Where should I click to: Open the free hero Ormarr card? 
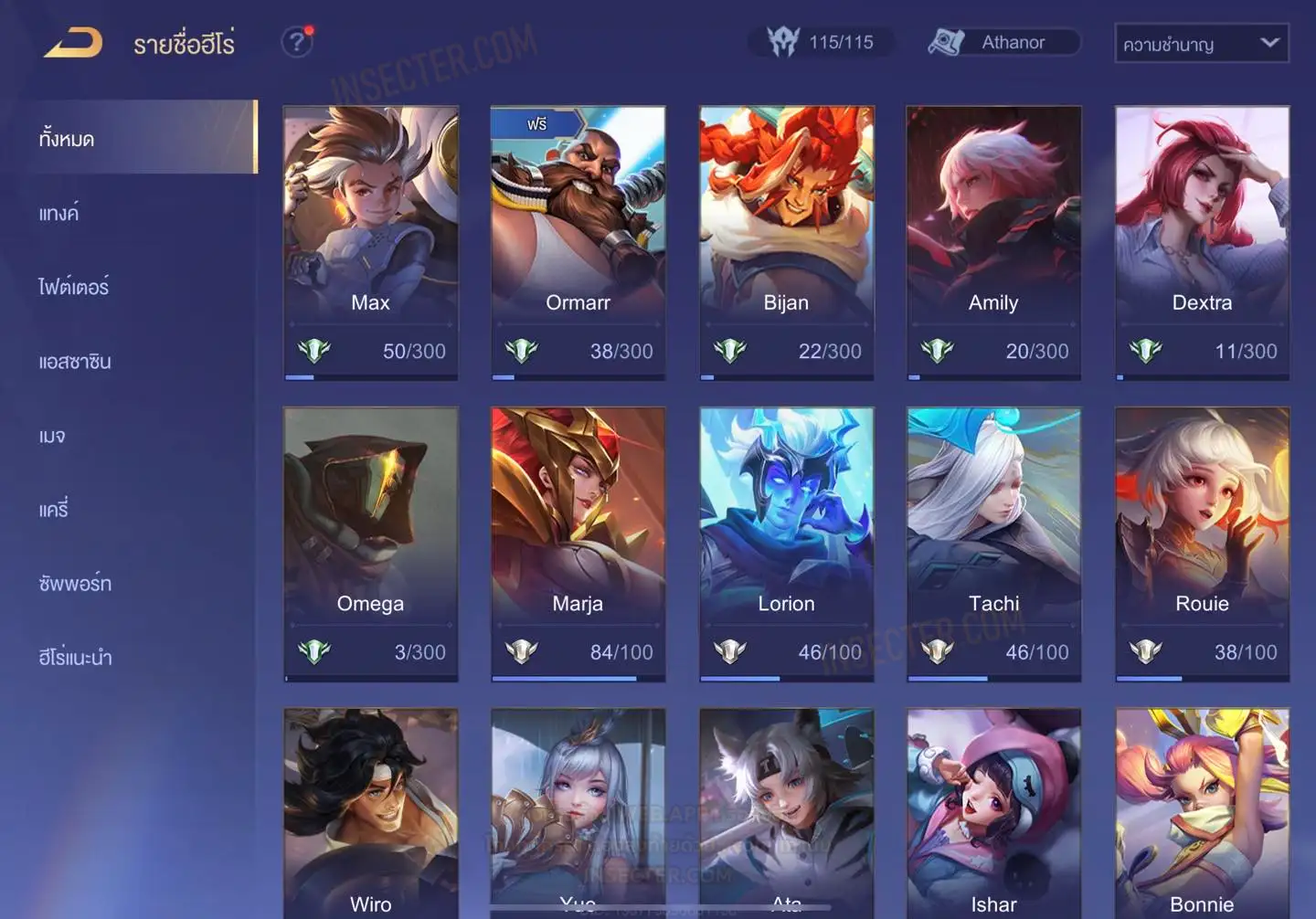click(x=578, y=239)
